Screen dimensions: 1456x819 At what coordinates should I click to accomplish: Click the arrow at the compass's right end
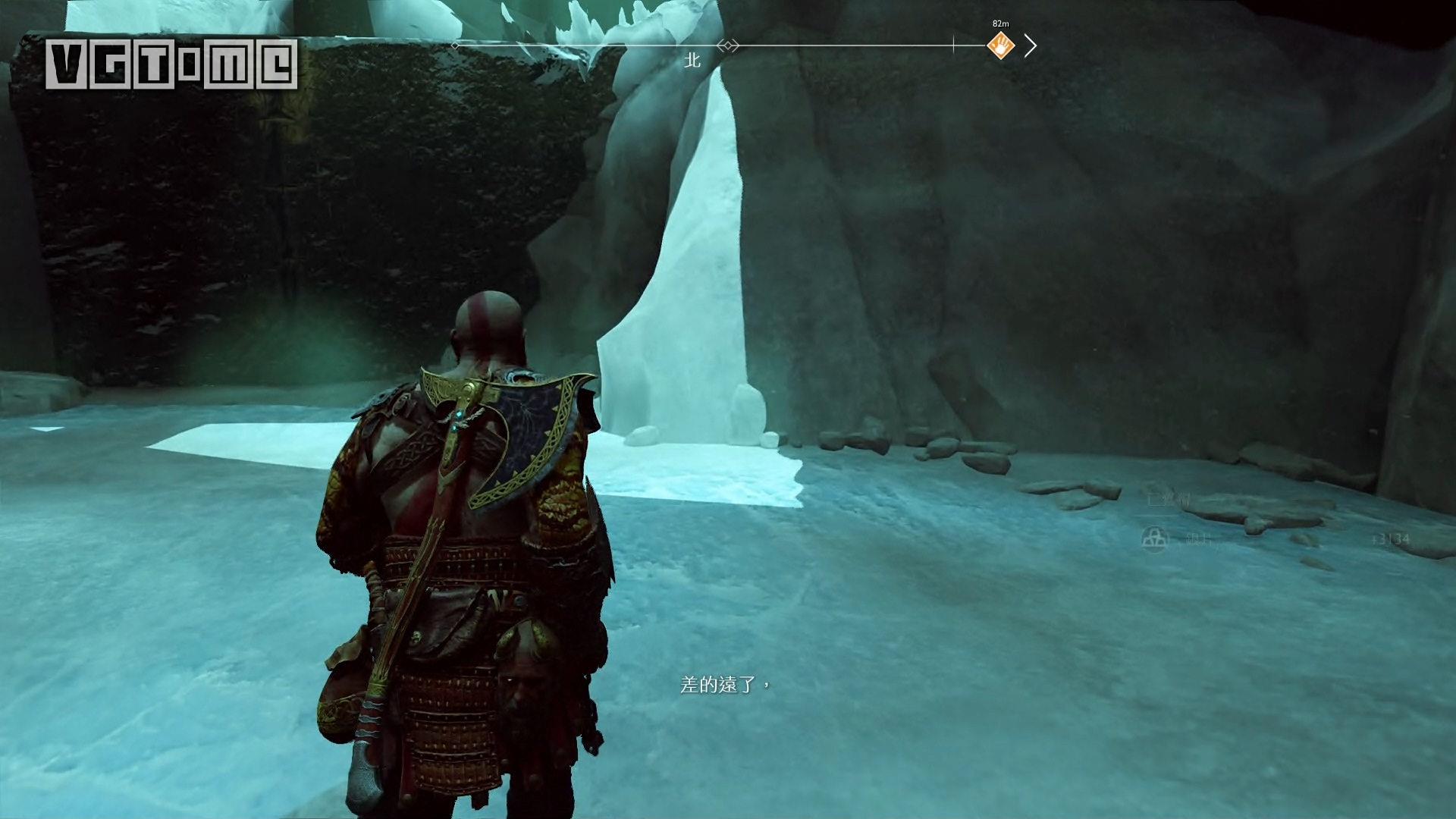(1030, 46)
